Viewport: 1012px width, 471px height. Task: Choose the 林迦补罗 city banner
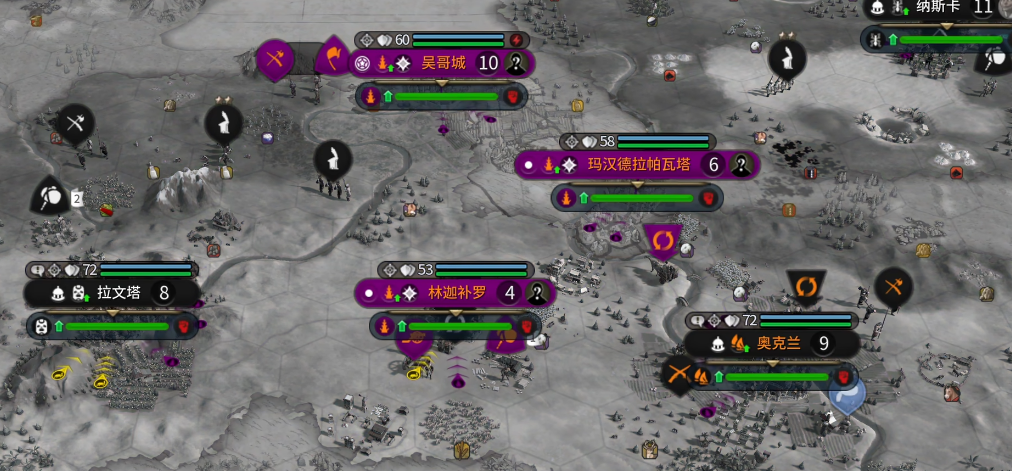456,293
